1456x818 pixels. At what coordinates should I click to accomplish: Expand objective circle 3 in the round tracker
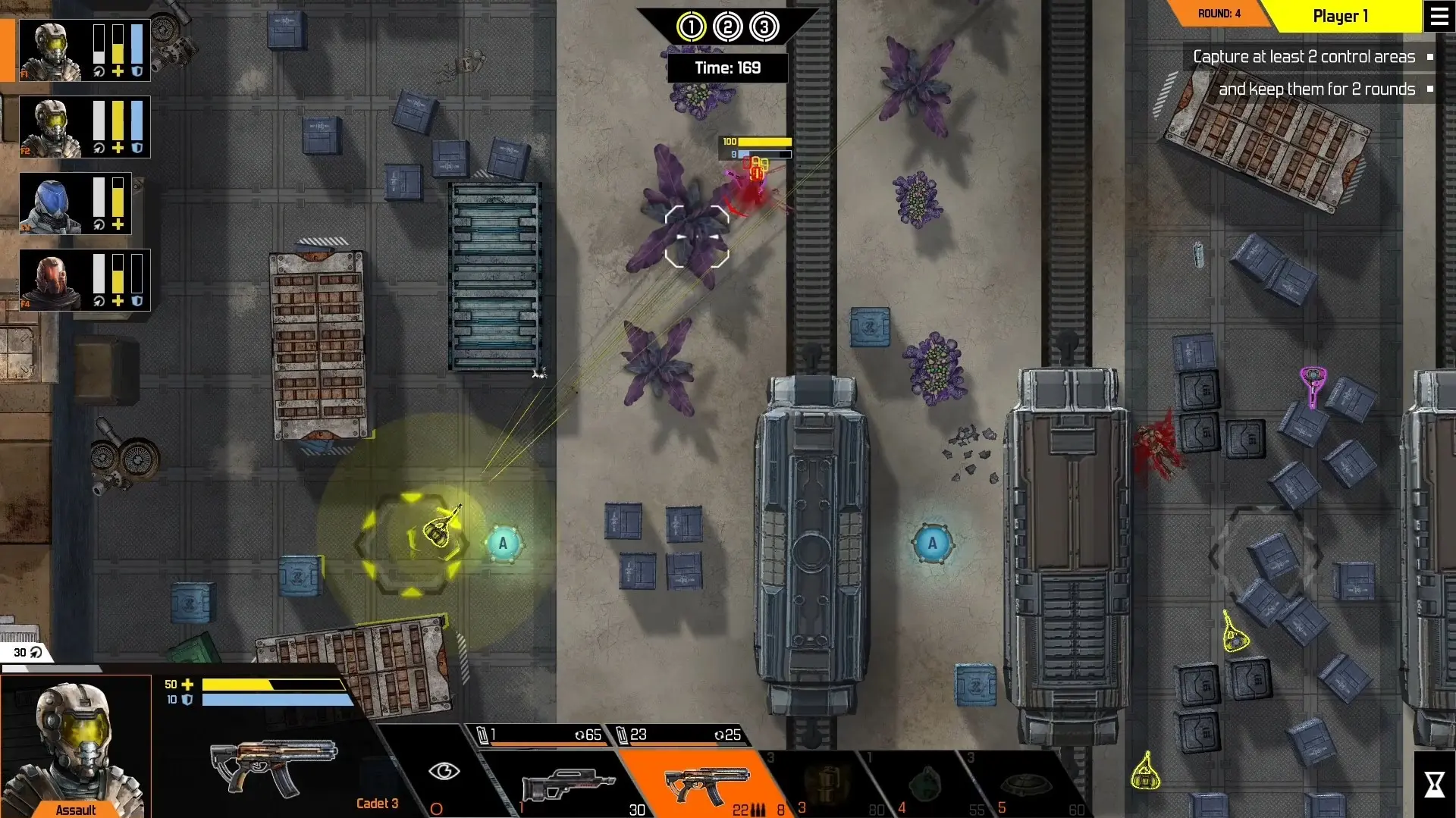(765, 26)
